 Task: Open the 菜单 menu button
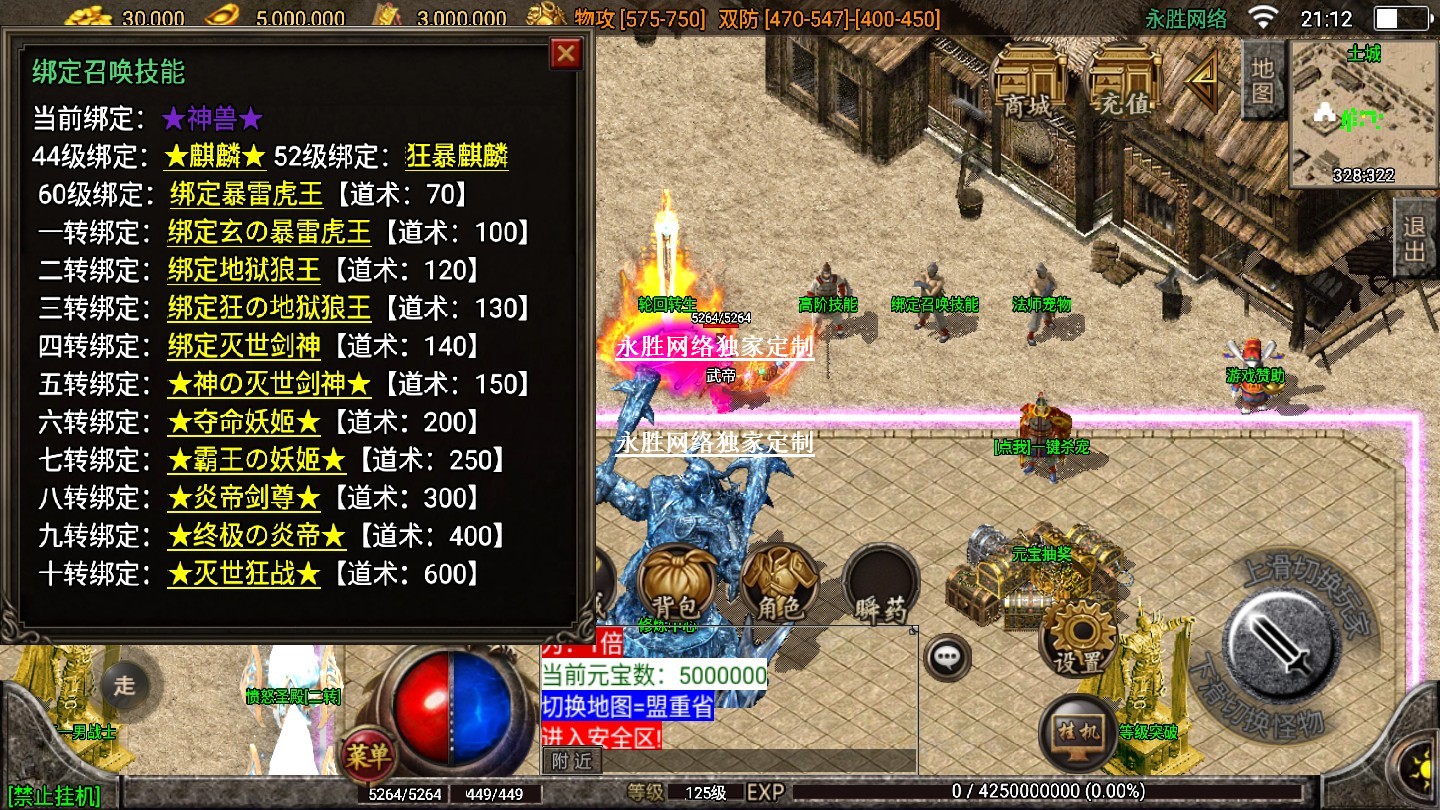367,756
